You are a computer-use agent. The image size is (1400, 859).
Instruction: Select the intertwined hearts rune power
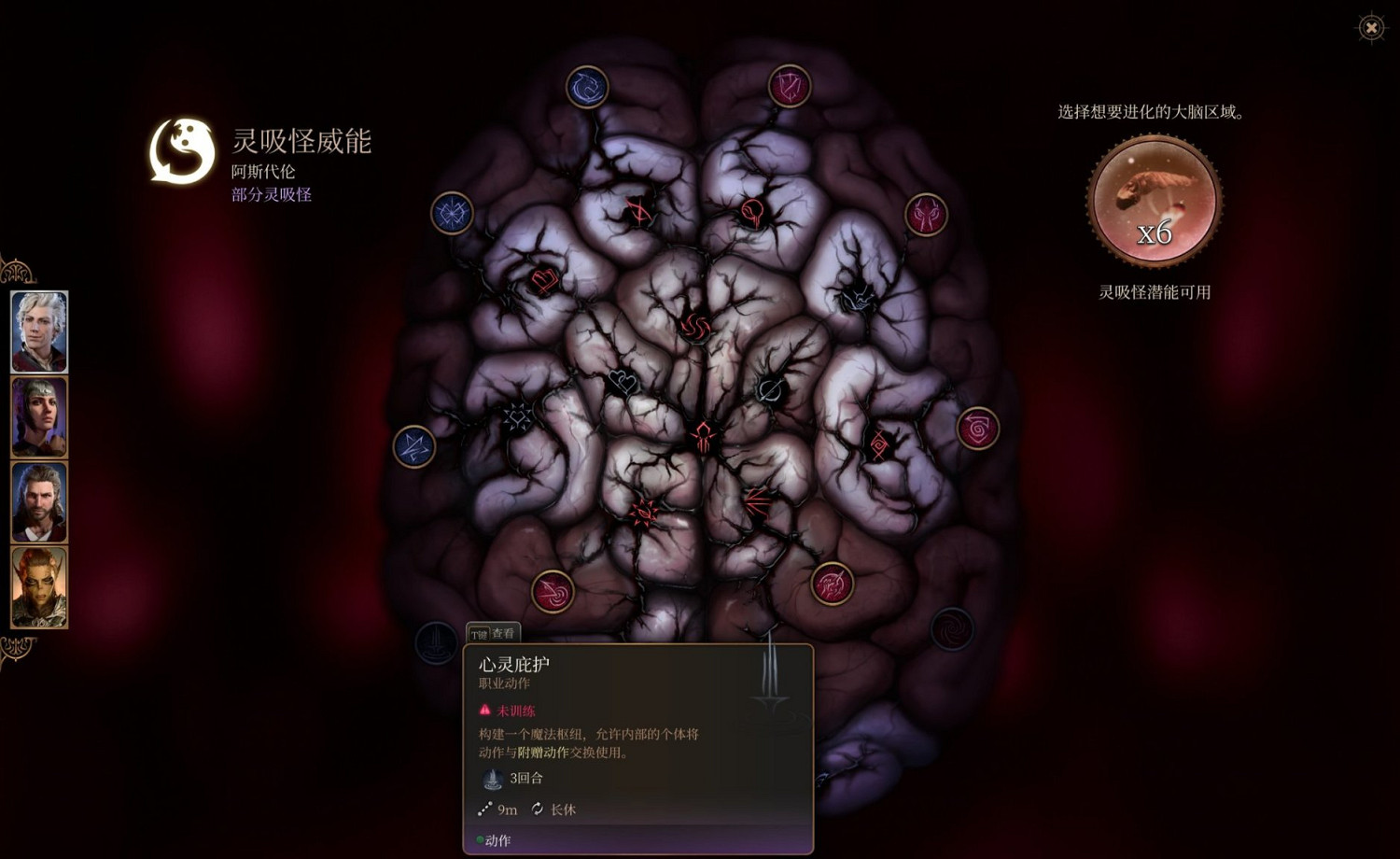[x=621, y=383]
